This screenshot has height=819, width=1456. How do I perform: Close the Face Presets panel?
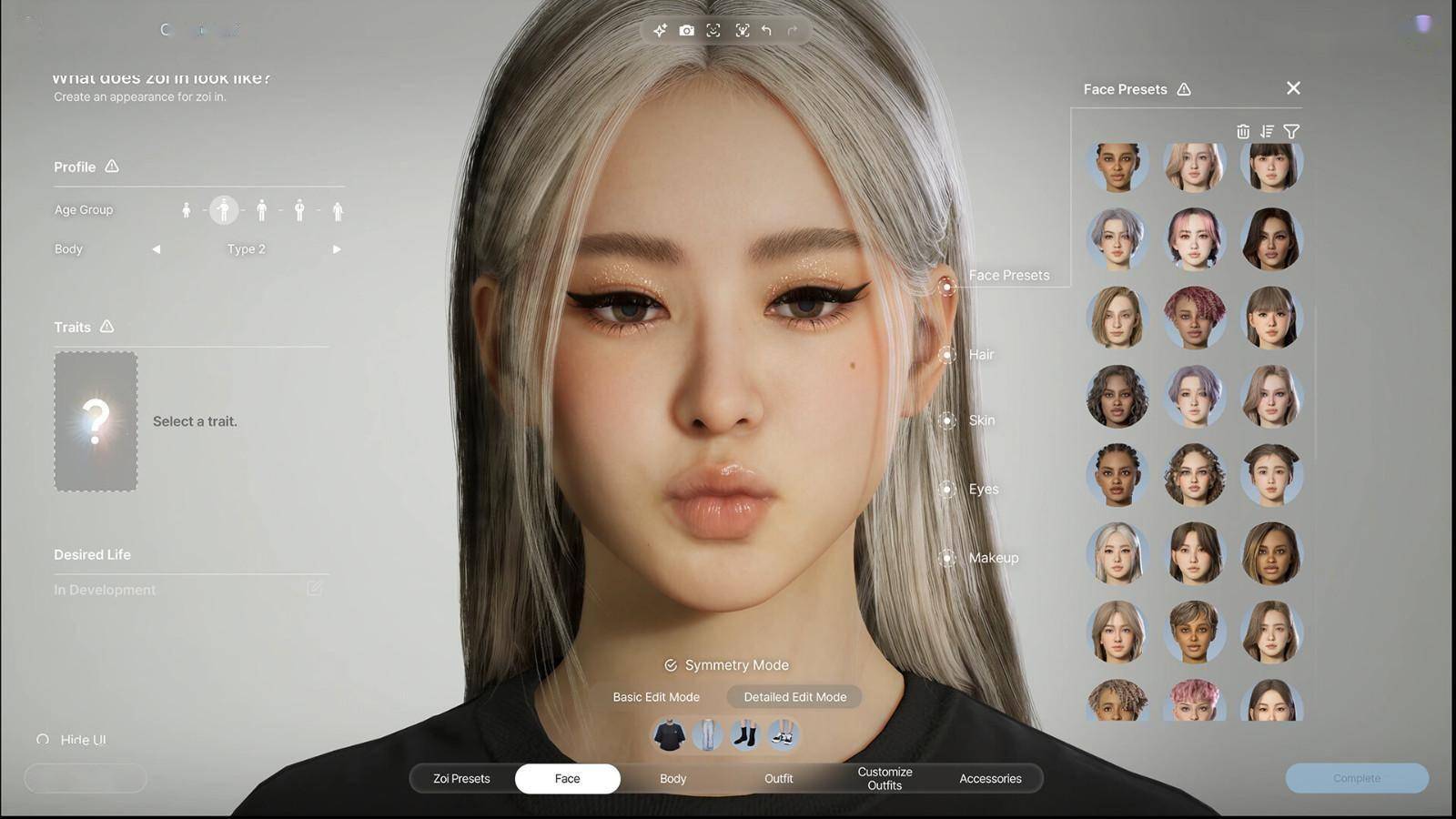(1293, 88)
